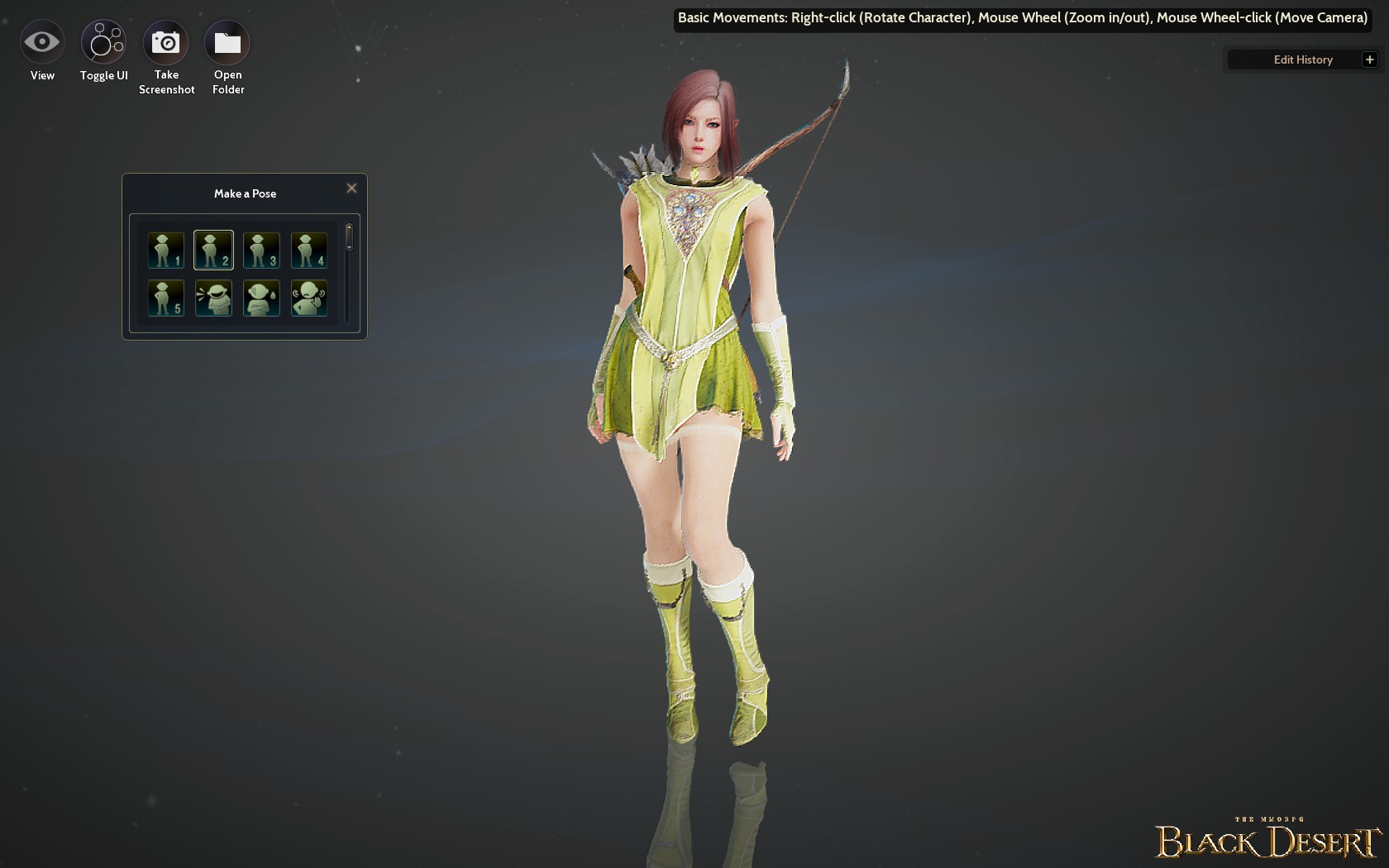Pick the angry trembling emote
Viewport: 1389px width, 868px height.
[x=308, y=298]
